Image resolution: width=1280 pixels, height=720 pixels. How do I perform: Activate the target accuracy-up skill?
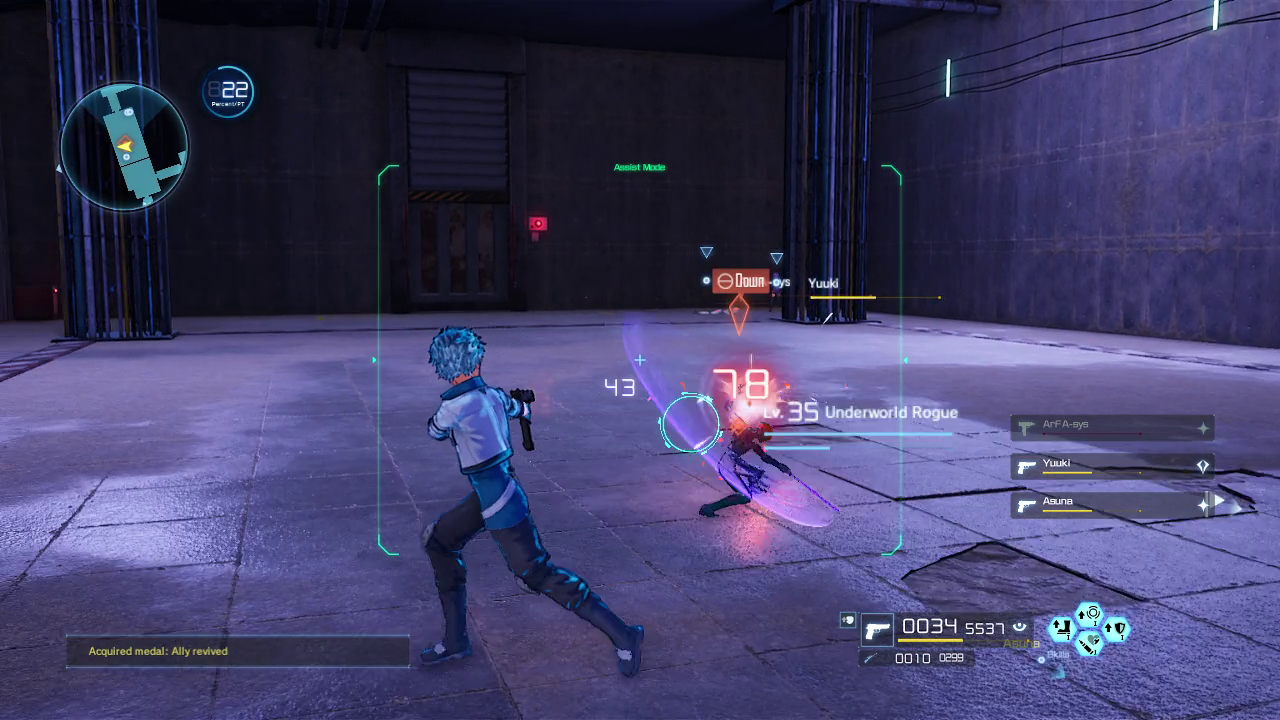(1089, 613)
